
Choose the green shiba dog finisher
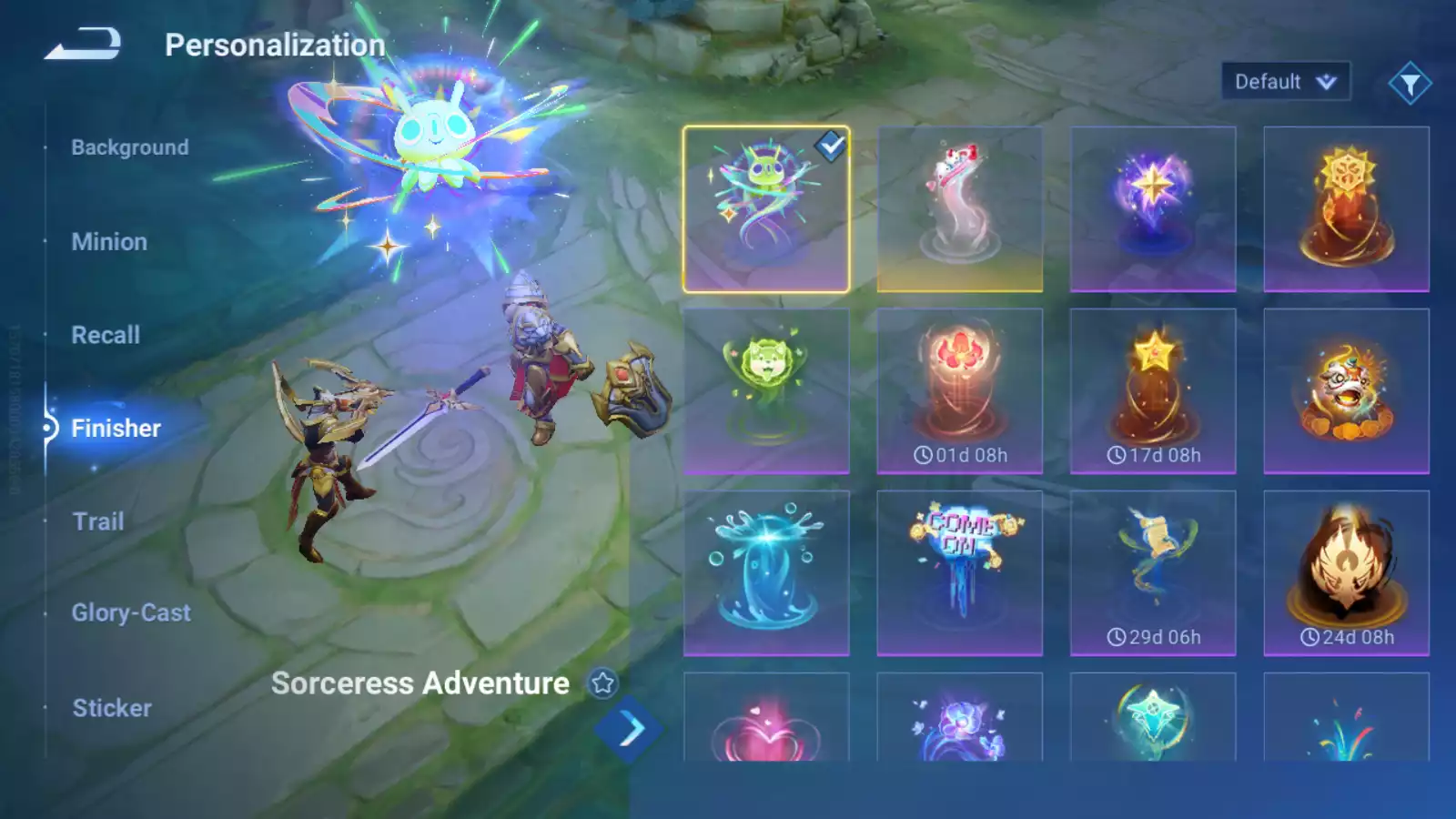pyautogui.click(x=766, y=391)
